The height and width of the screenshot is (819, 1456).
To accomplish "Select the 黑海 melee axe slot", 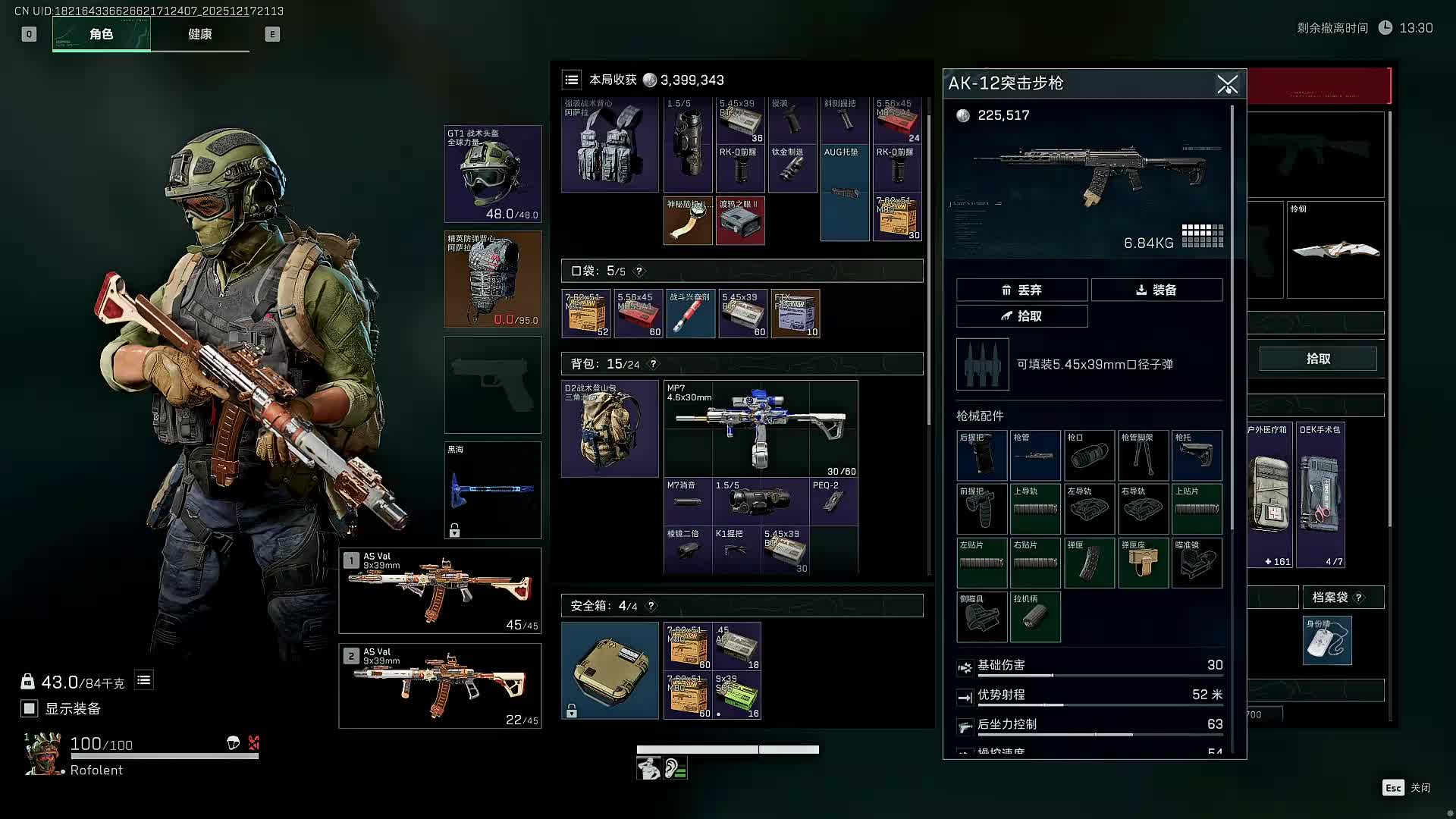I will coord(493,490).
